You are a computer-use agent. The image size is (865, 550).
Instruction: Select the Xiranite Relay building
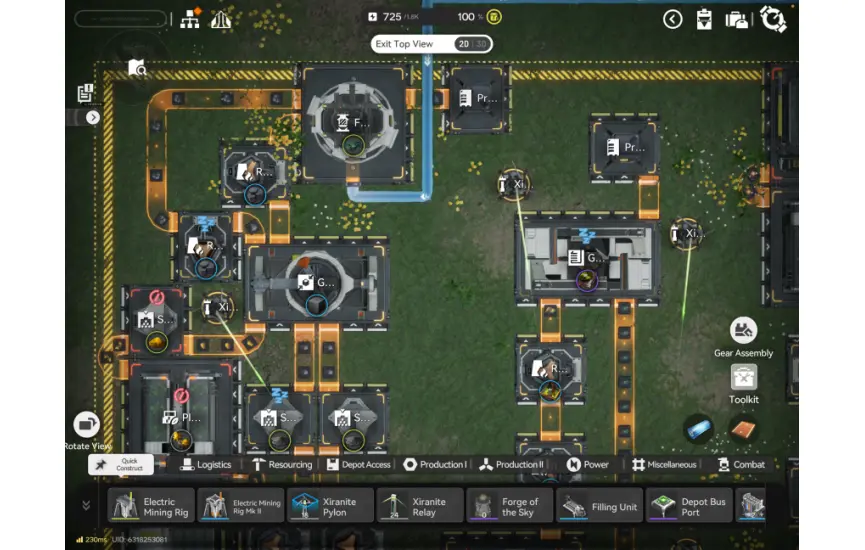[420, 507]
